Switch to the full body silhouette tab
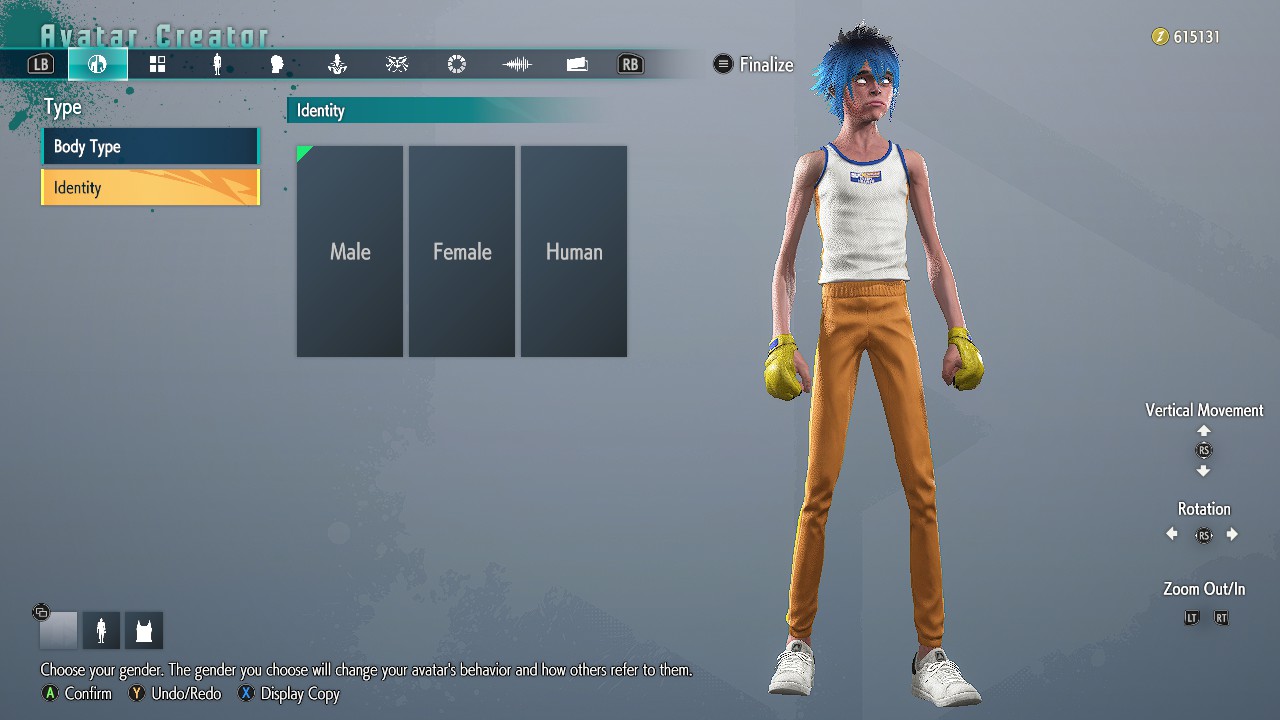The width and height of the screenshot is (1280, 720). 217,65
